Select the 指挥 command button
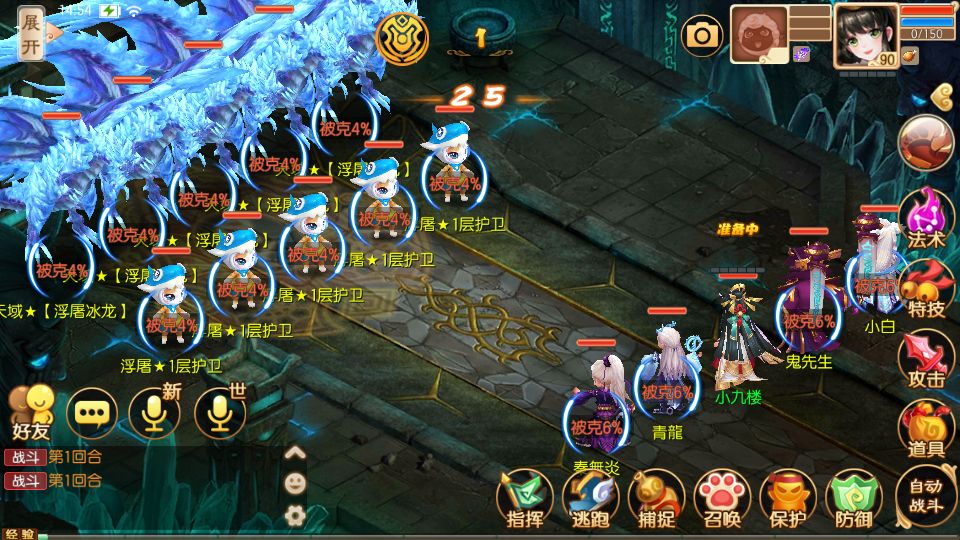Image resolution: width=960 pixels, height=540 pixels. [525, 498]
